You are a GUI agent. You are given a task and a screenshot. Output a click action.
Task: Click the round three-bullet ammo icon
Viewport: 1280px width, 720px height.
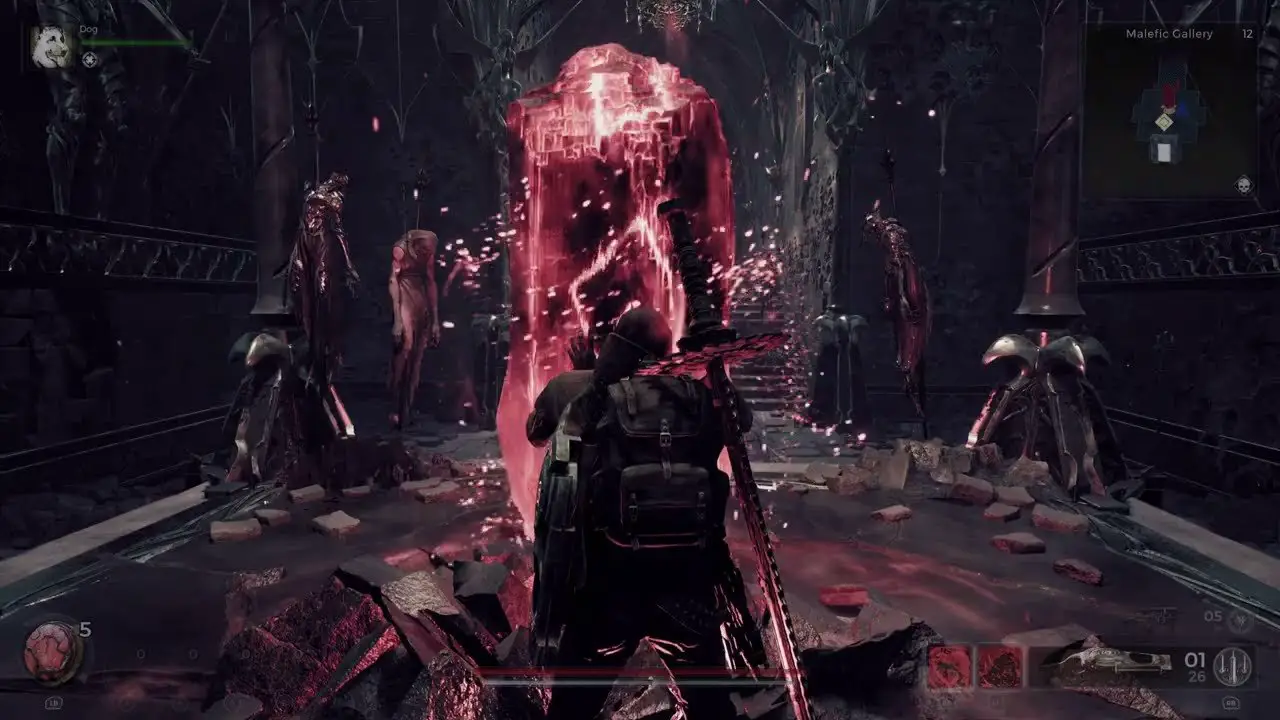coord(1232,667)
